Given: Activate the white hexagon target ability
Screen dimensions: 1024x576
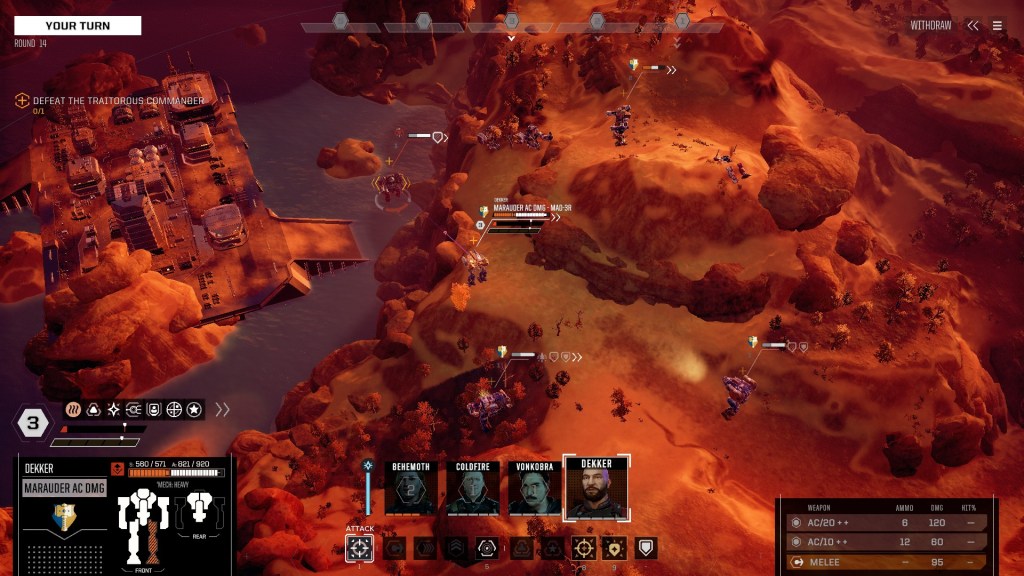Looking at the screenshot, I should tap(487, 548).
